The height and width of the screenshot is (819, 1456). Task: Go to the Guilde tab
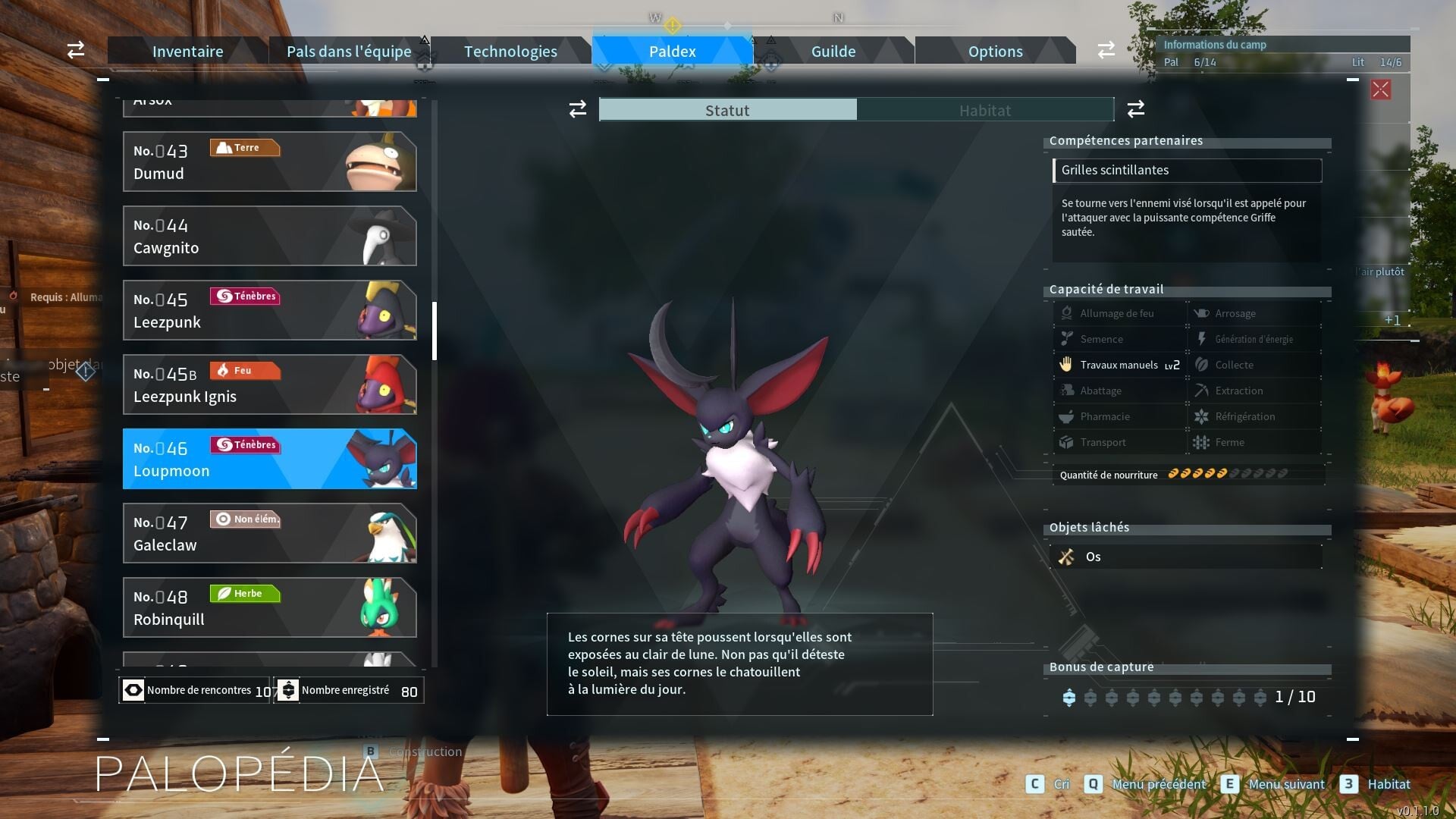point(833,52)
